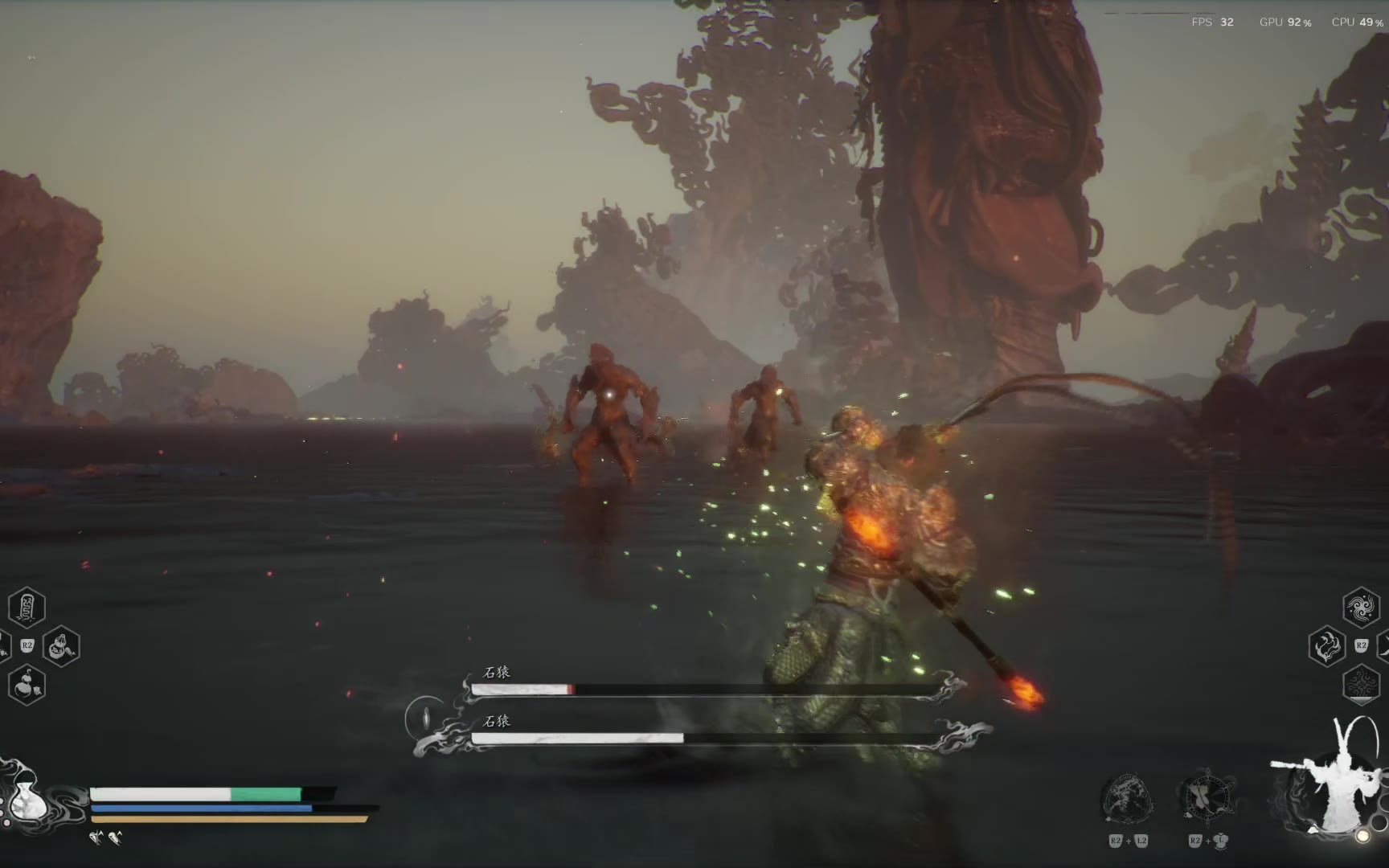Activate the swirling cloud spell hexagon
The image size is (1389, 868).
(1361, 607)
